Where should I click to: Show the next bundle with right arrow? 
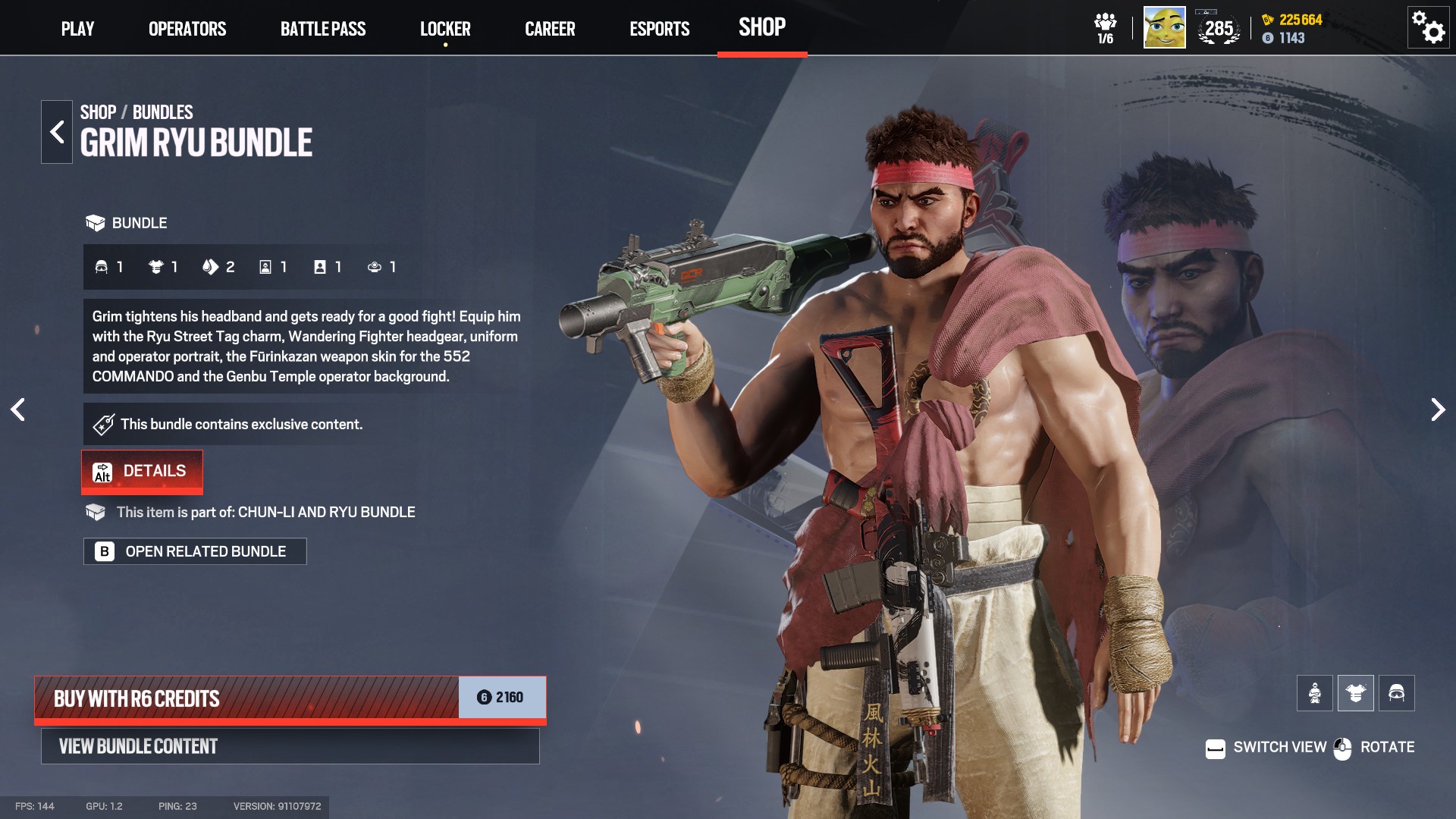[1437, 409]
